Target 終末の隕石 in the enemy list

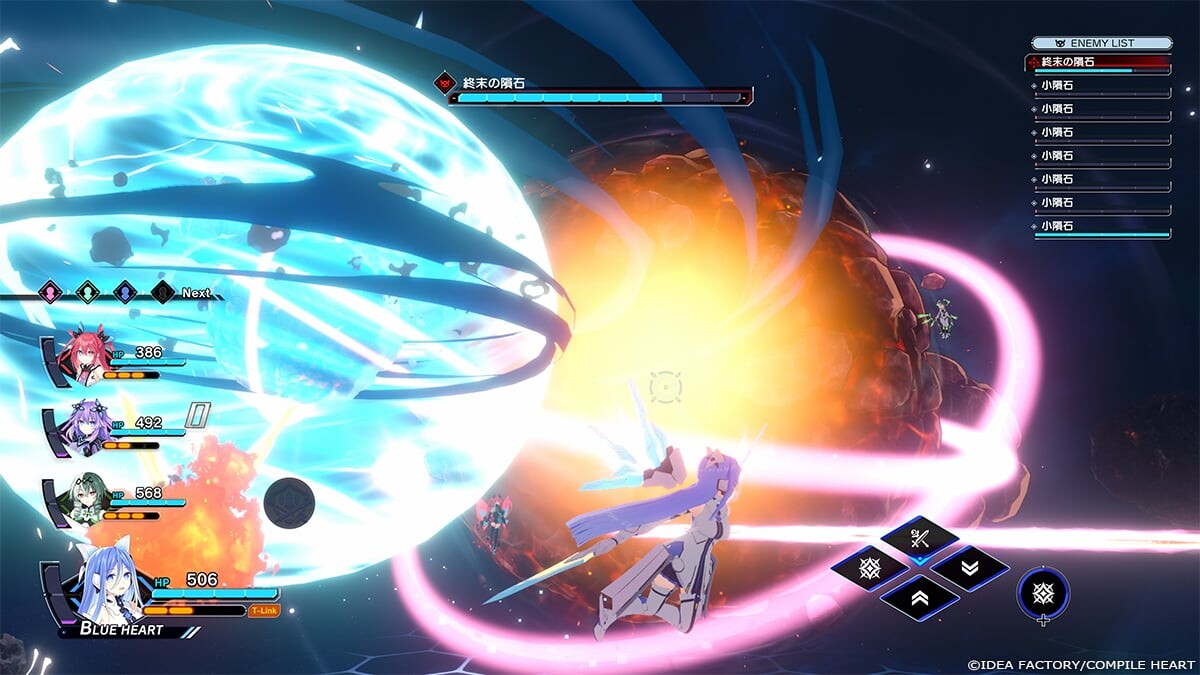[x=1098, y=63]
